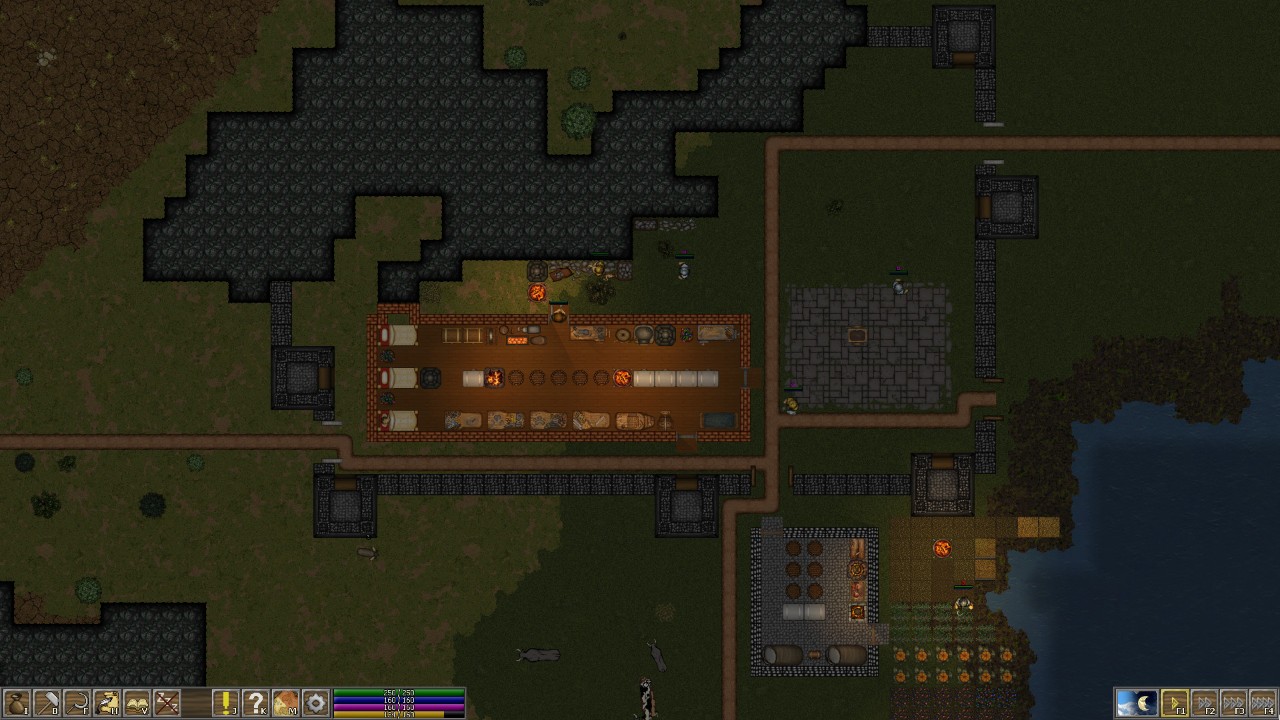The image size is (1280, 720).
Task: Set game speed to double arrows
Action: [x=1205, y=703]
